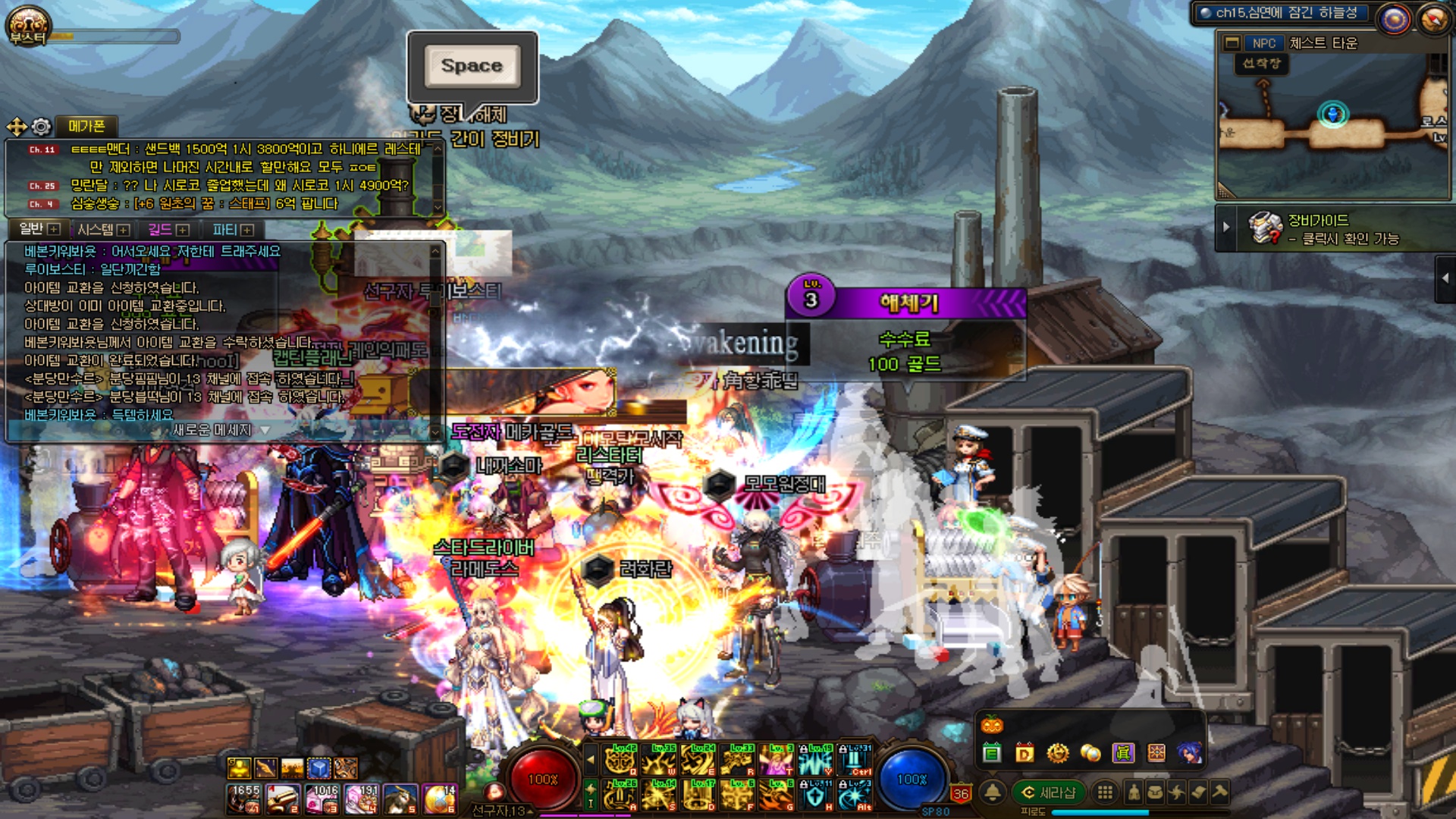1456x819 pixels.
Task: Activate the Lv.42 skill on Q
Action: click(621, 759)
